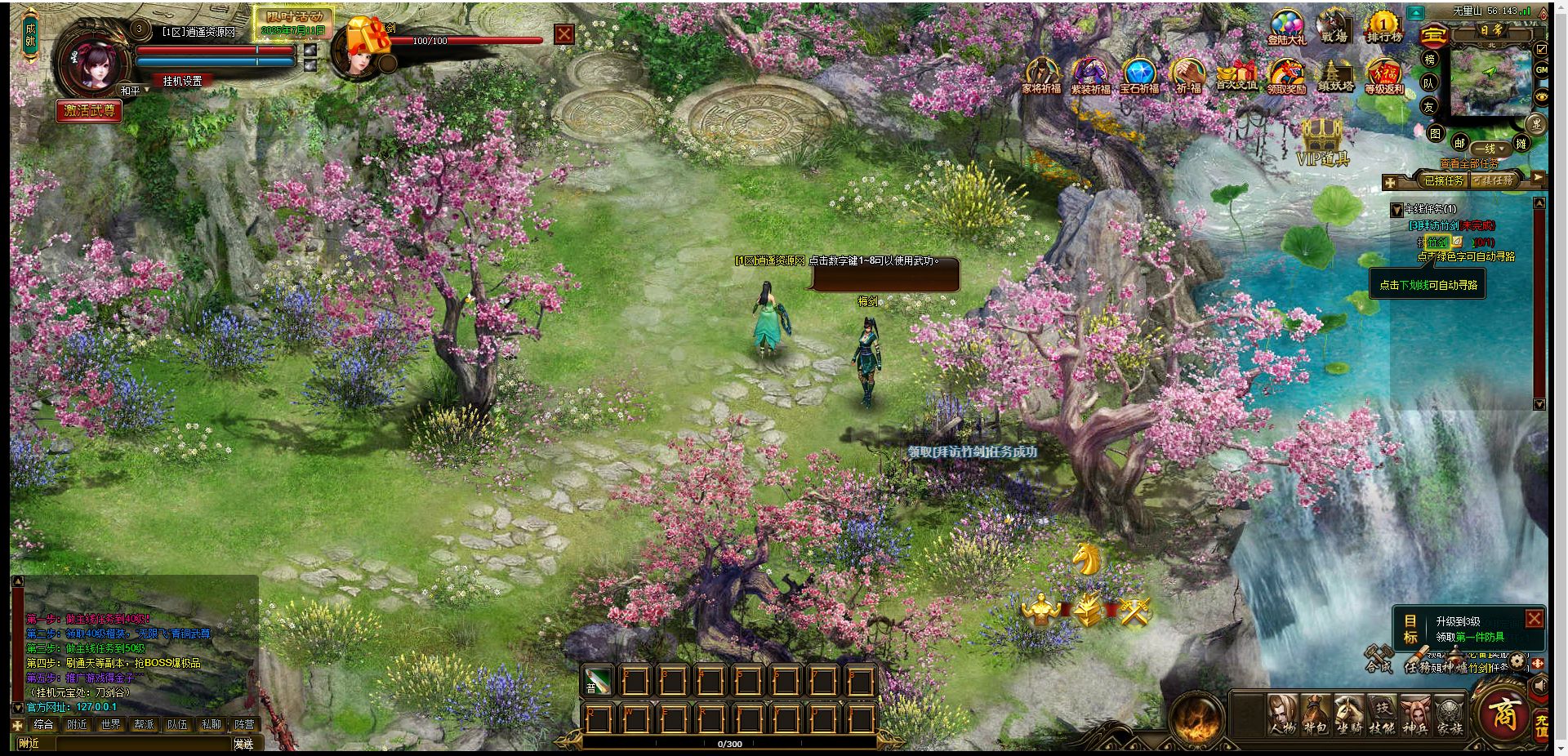1568x756 pixels.
Task: Open the 登陆大礼 login gift icon
Action: point(1286,27)
